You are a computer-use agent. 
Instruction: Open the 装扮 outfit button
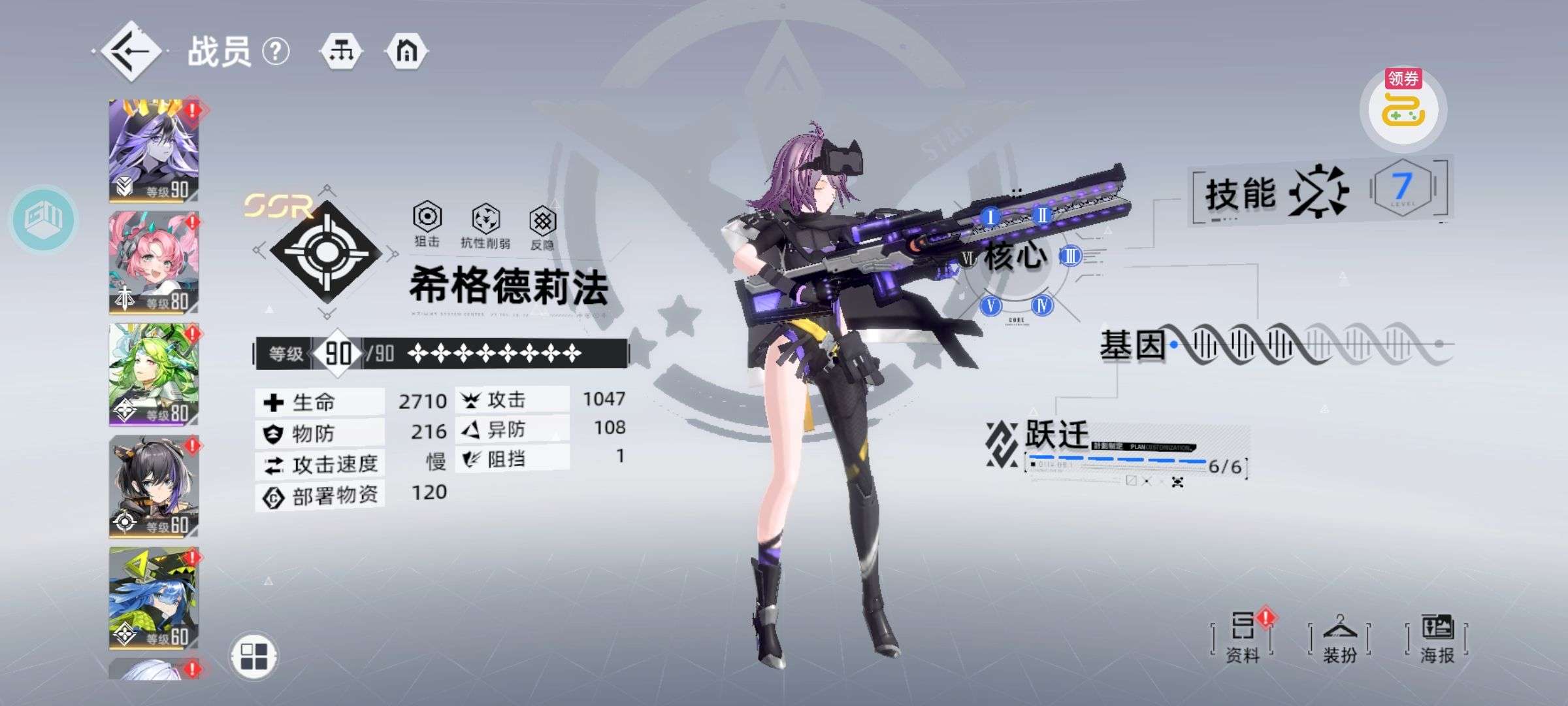[x=1340, y=638]
